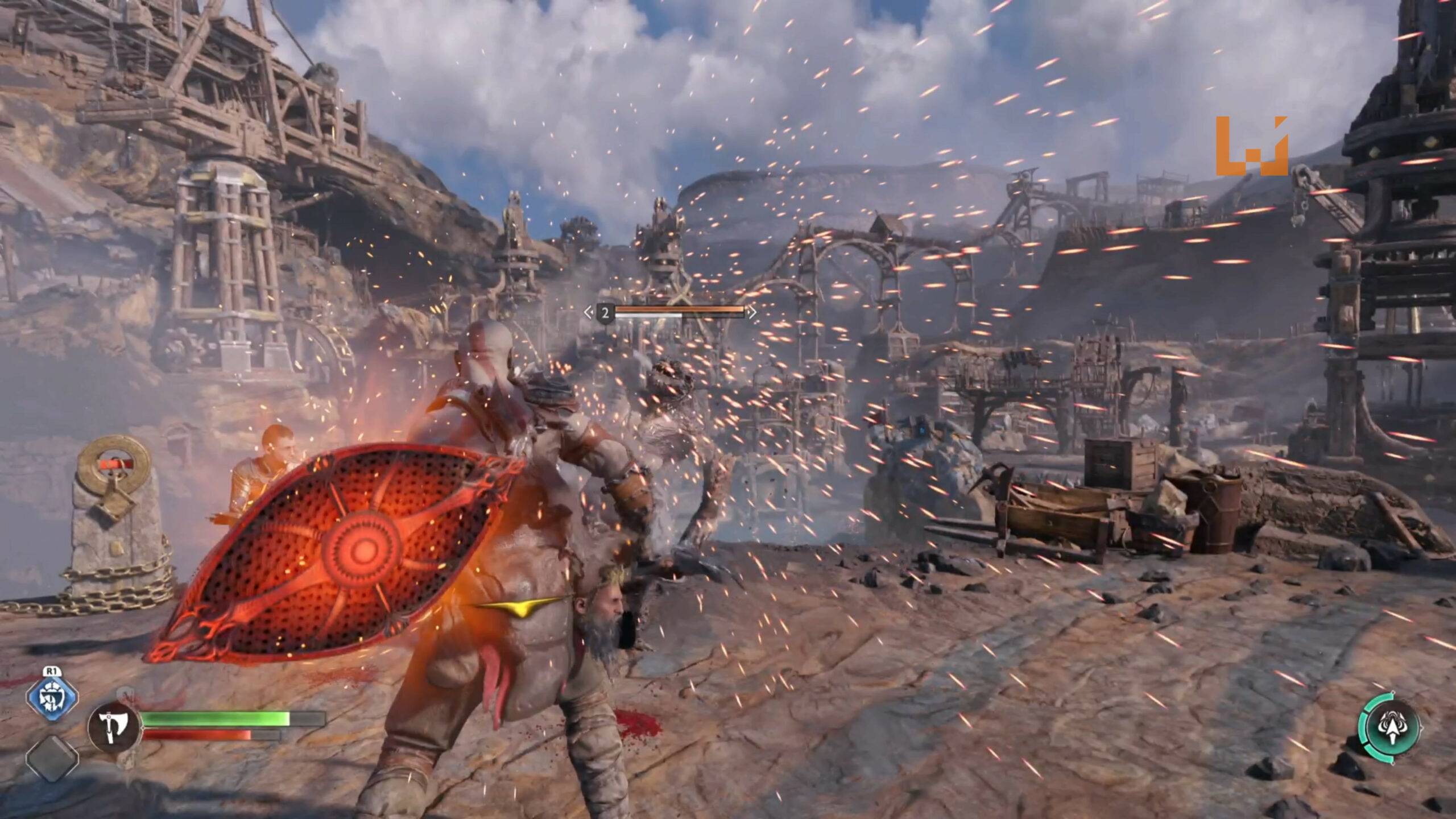This screenshot has height=819, width=1456.
Task: Click the R1 button prompt label
Action: click(53, 671)
